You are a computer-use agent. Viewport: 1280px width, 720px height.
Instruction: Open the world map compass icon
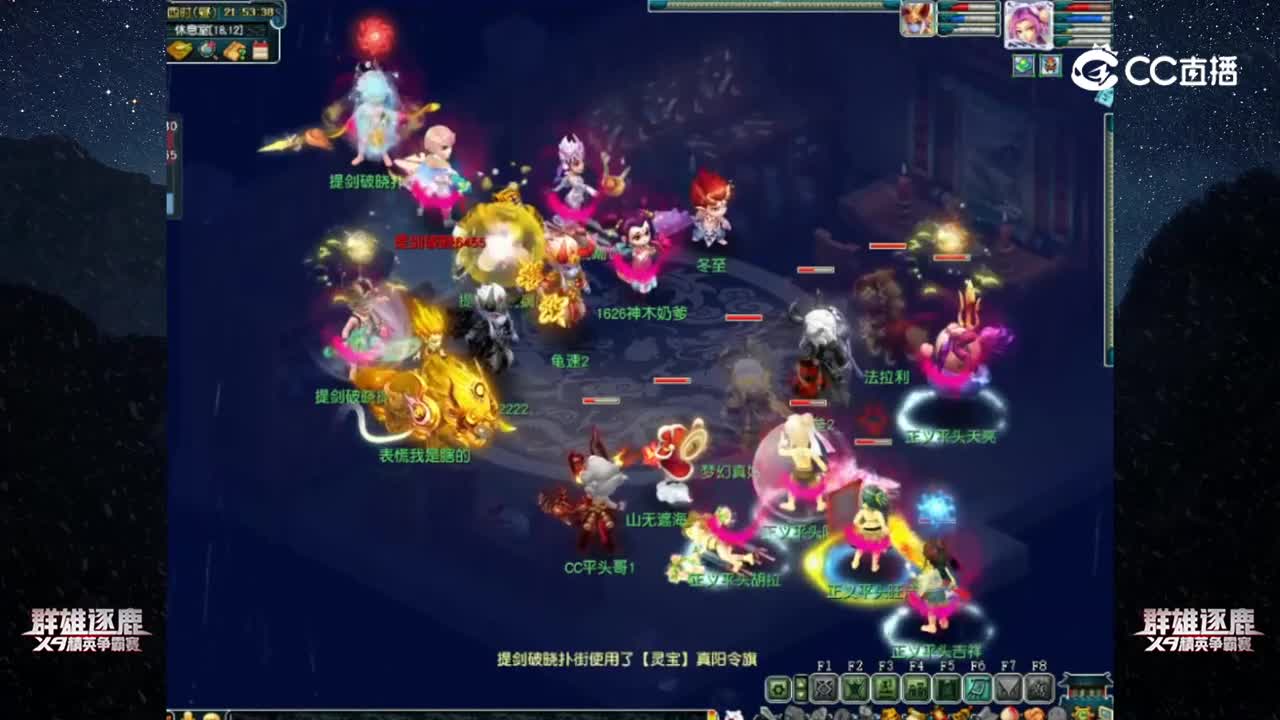point(207,50)
